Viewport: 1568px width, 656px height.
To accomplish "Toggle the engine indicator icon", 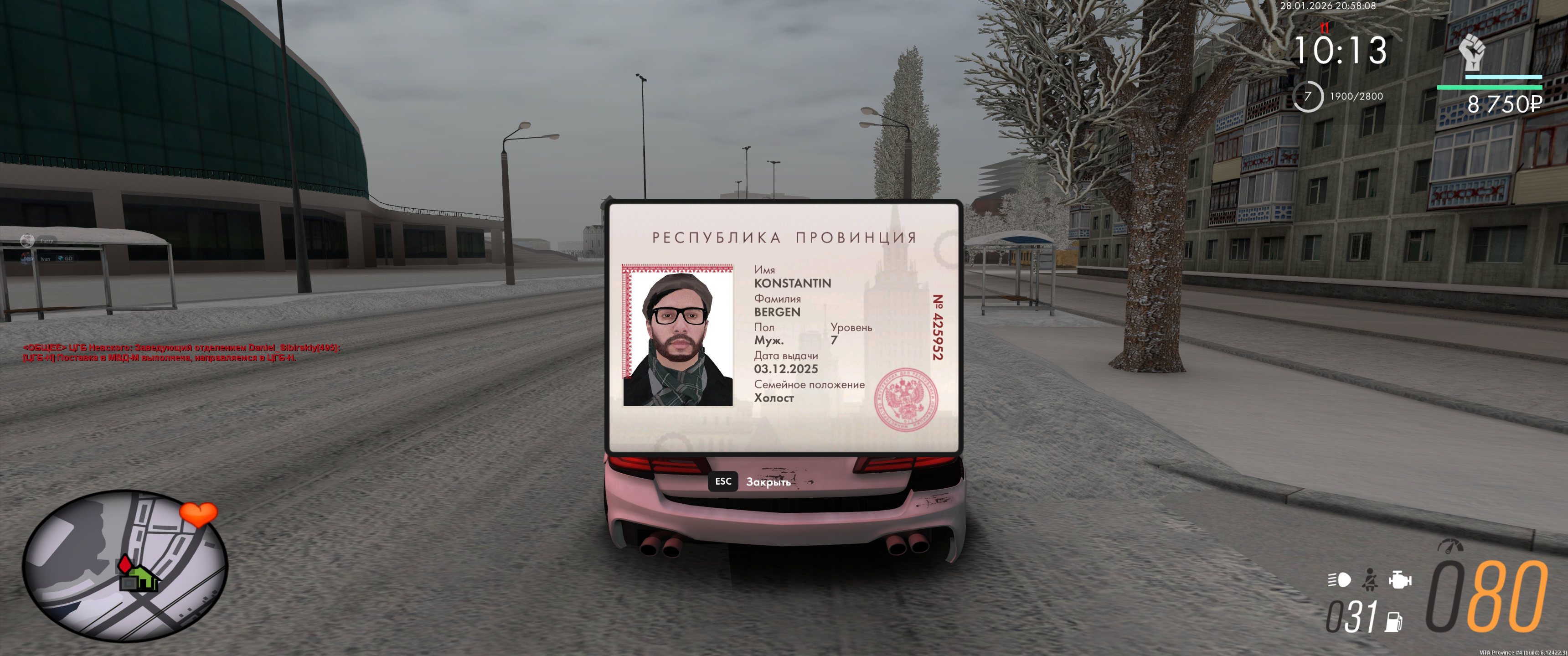I will [1399, 579].
